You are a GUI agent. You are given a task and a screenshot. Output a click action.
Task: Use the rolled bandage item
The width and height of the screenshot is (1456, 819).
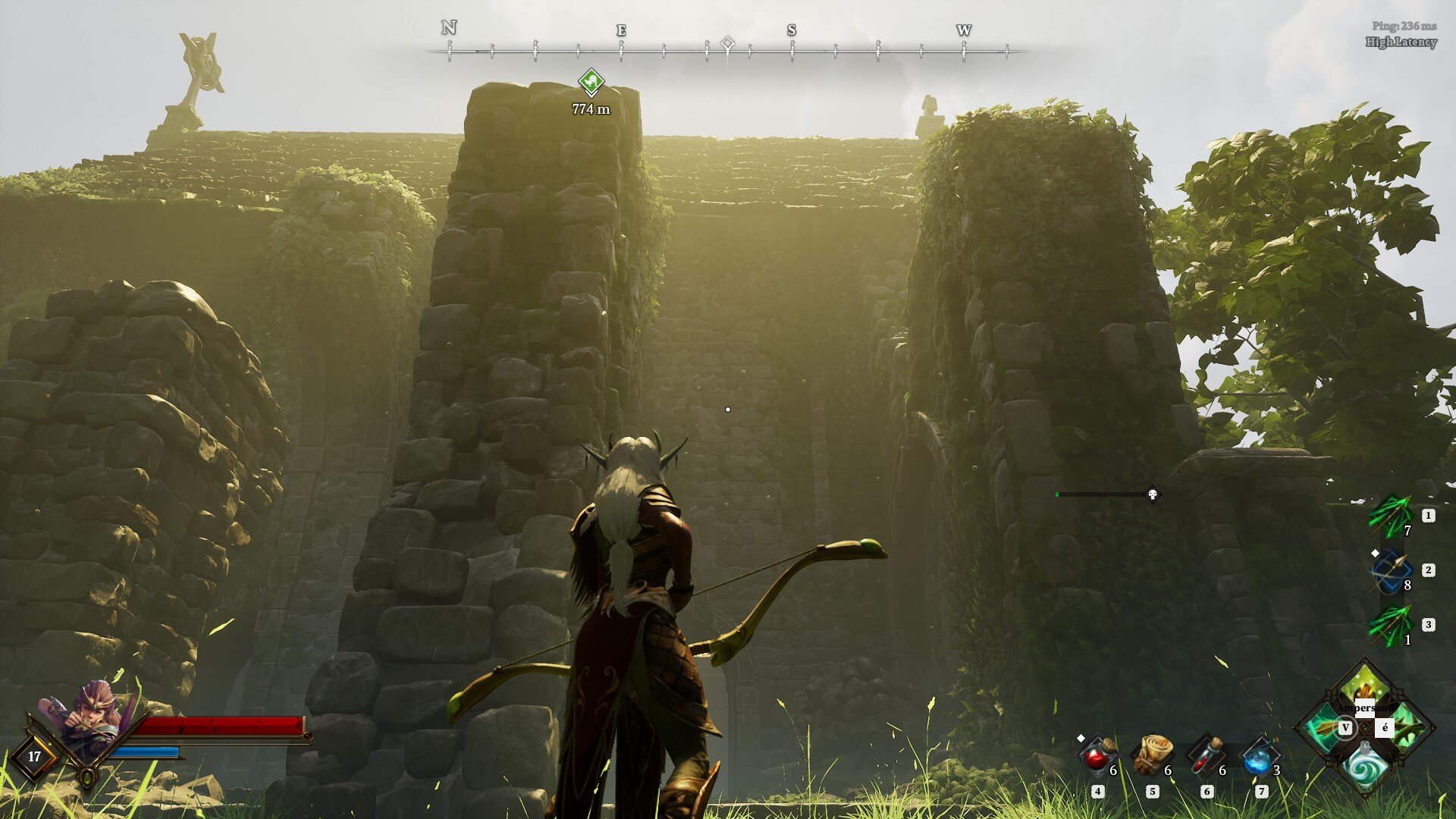point(1151,755)
